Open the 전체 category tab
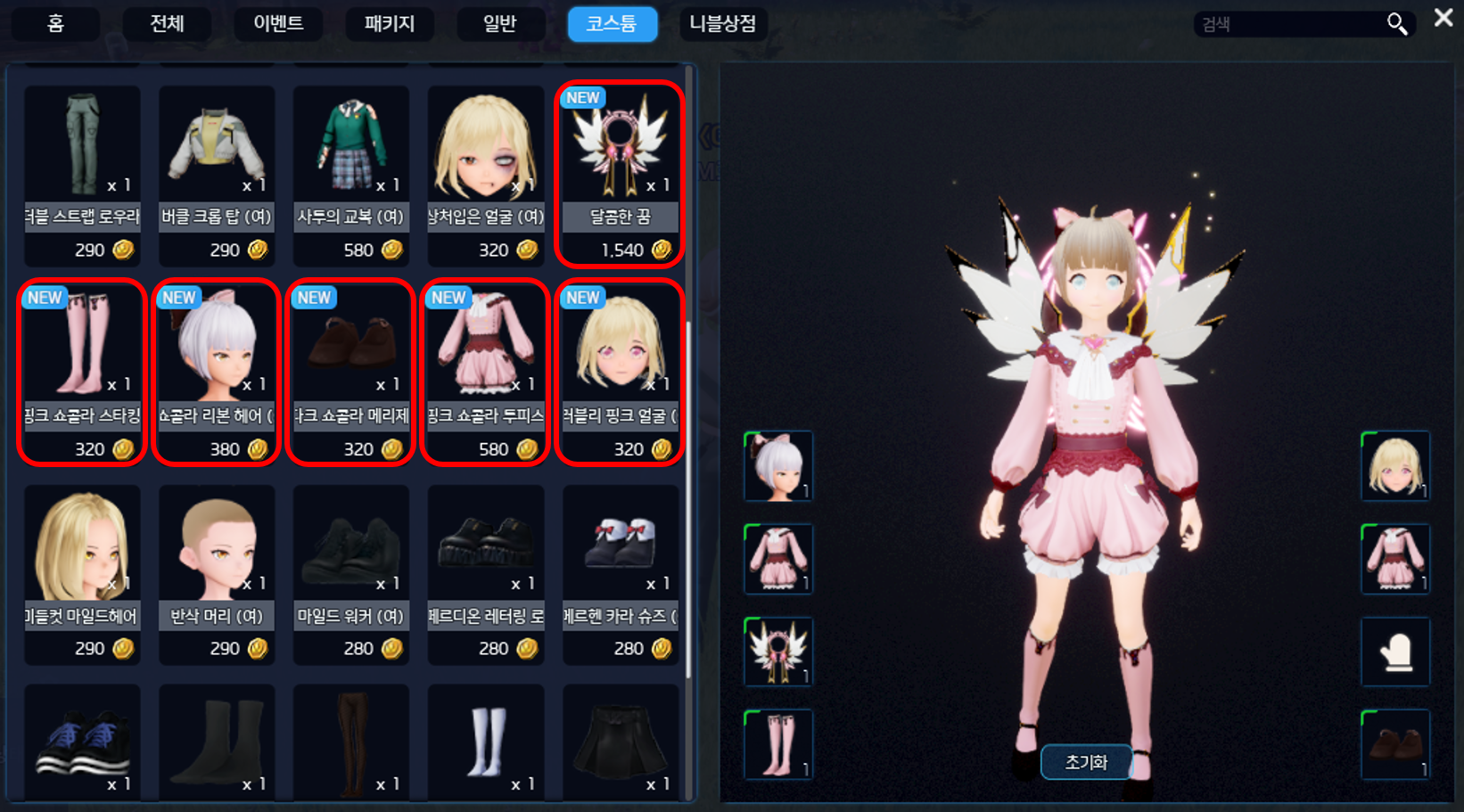Image resolution: width=1464 pixels, height=812 pixels. click(167, 24)
